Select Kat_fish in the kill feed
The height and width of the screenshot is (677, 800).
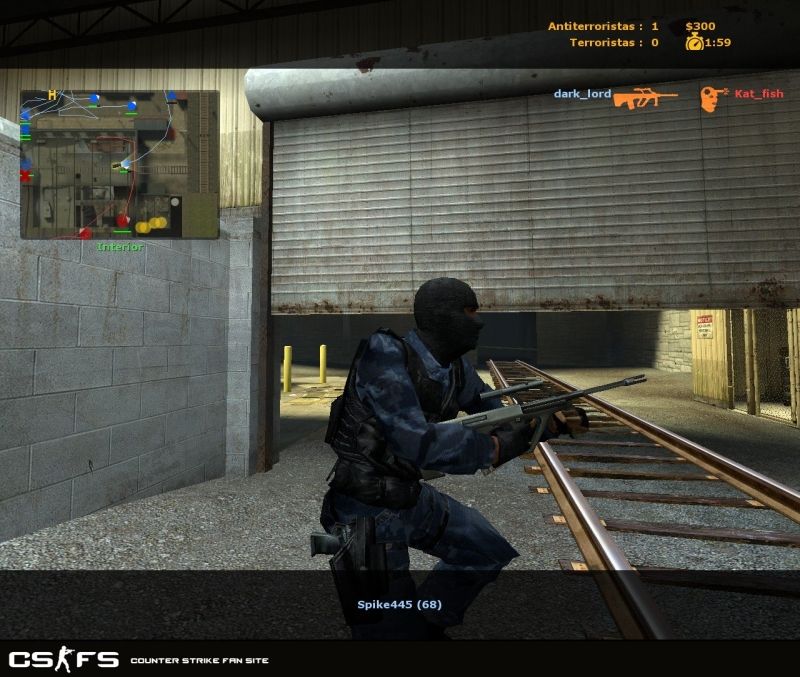759,94
